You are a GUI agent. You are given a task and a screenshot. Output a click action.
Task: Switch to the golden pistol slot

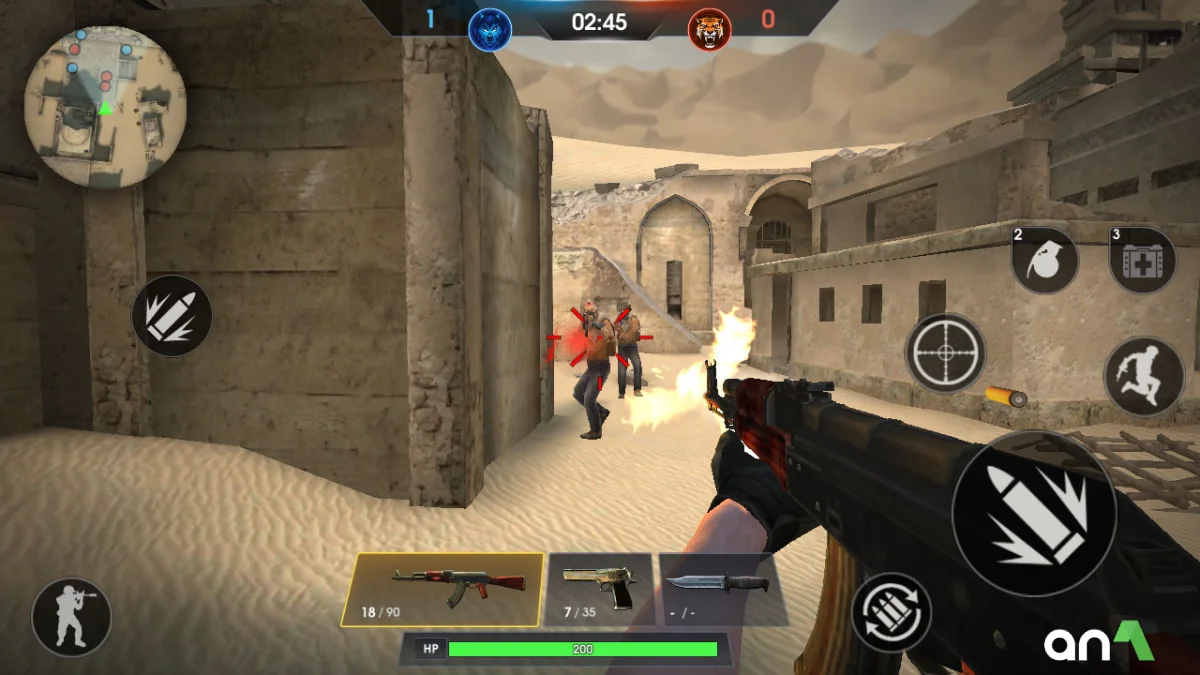click(x=600, y=590)
